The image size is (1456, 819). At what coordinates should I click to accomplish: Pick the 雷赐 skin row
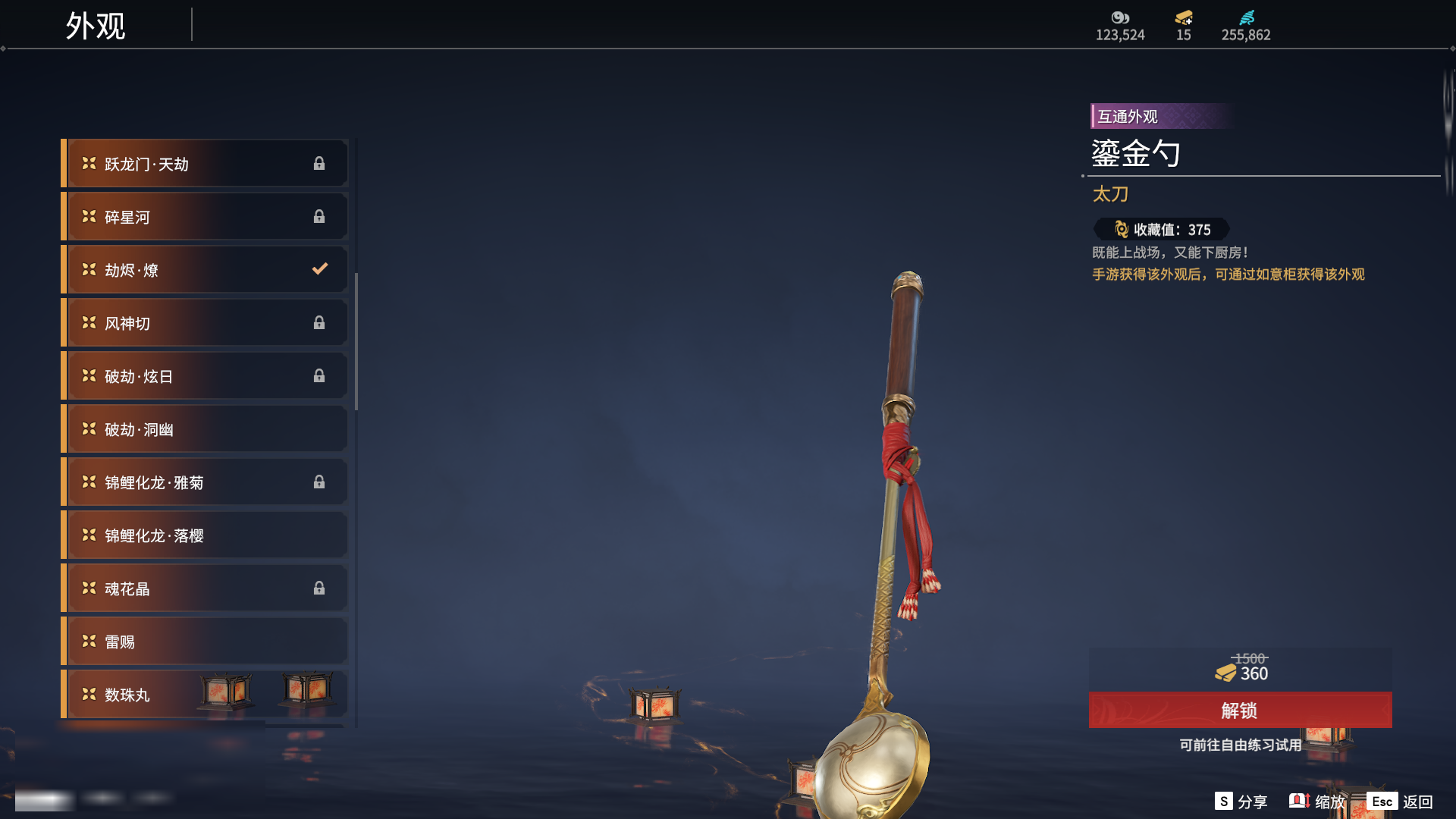click(x=205, y=642)
